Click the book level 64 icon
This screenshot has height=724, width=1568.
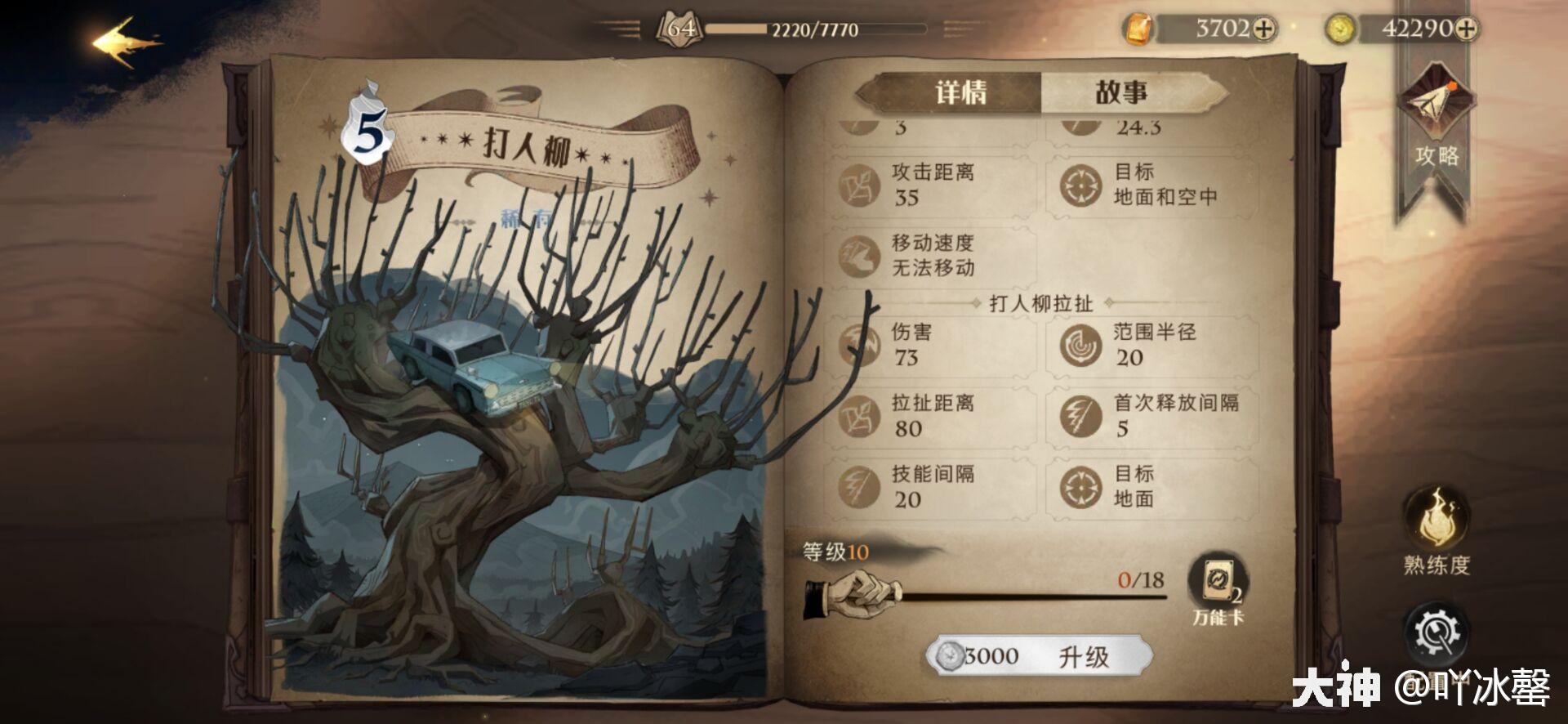point(678,26)
